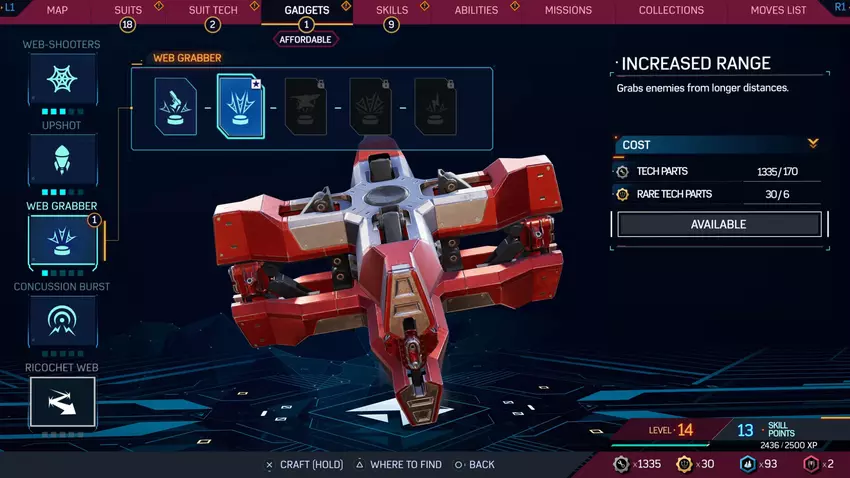Open the Skills tab

click(x=391, y=10)
